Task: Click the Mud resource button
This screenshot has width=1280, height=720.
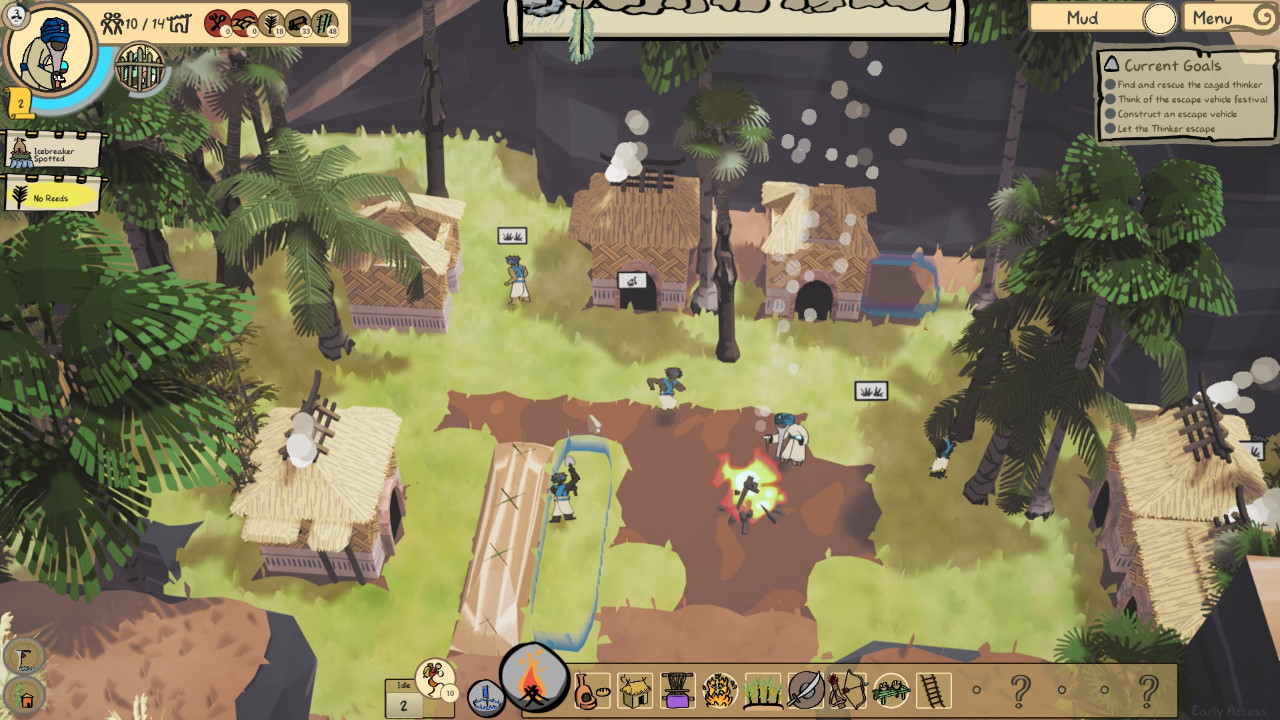Action: coord(1102,18)
